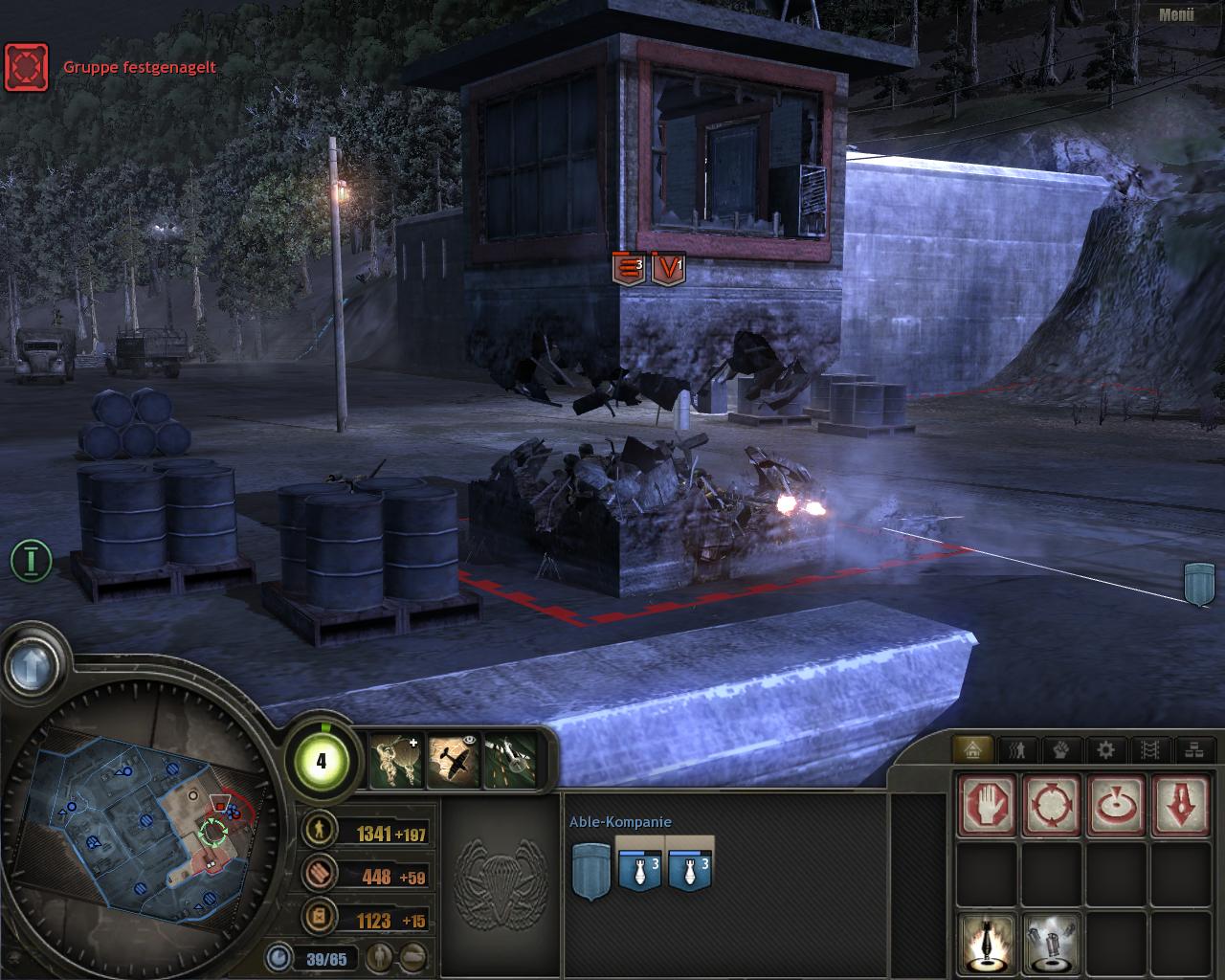Viewport: 1225px width, 980px height.
Task: Click the green round icon at screen's left edge
Action: [x=31, y=560]
